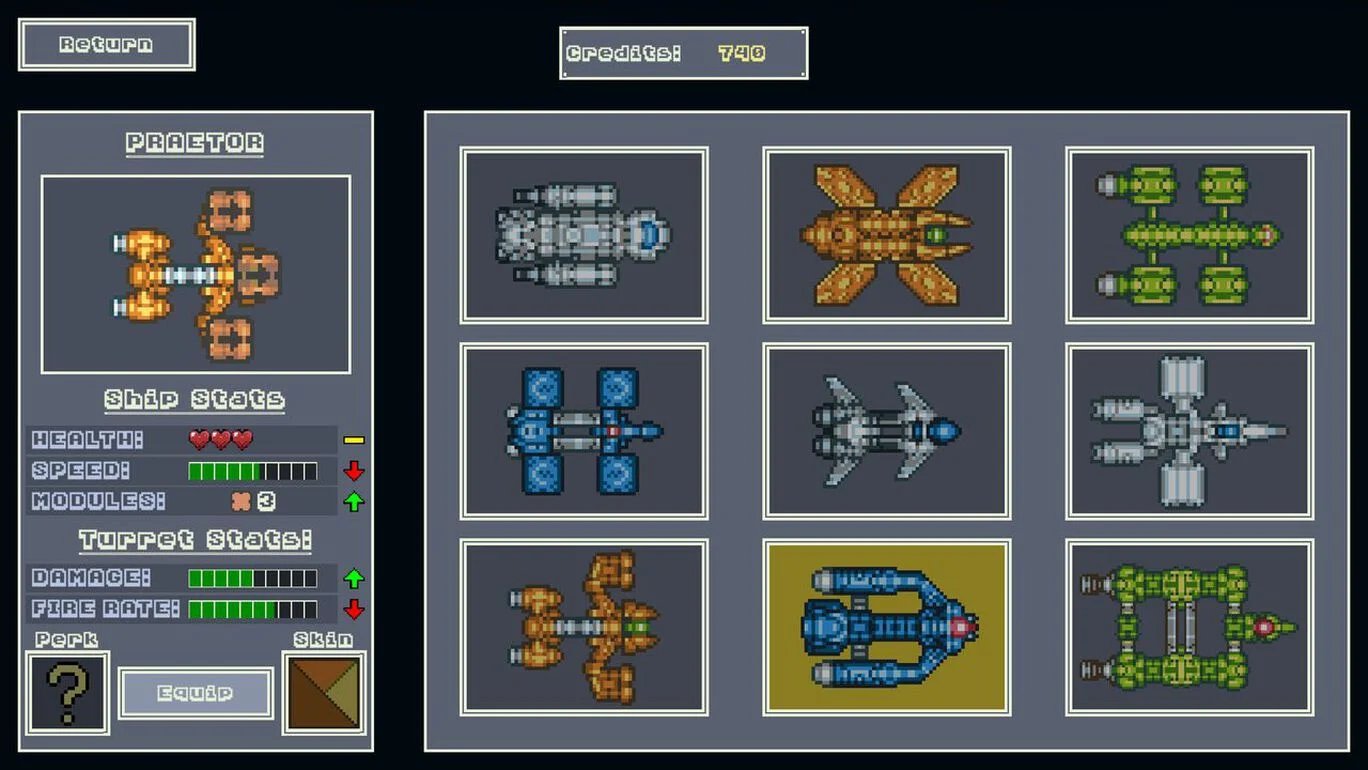Open the PRAETOR title heading
1368x770 pixels.
click(x=194, y=142)
